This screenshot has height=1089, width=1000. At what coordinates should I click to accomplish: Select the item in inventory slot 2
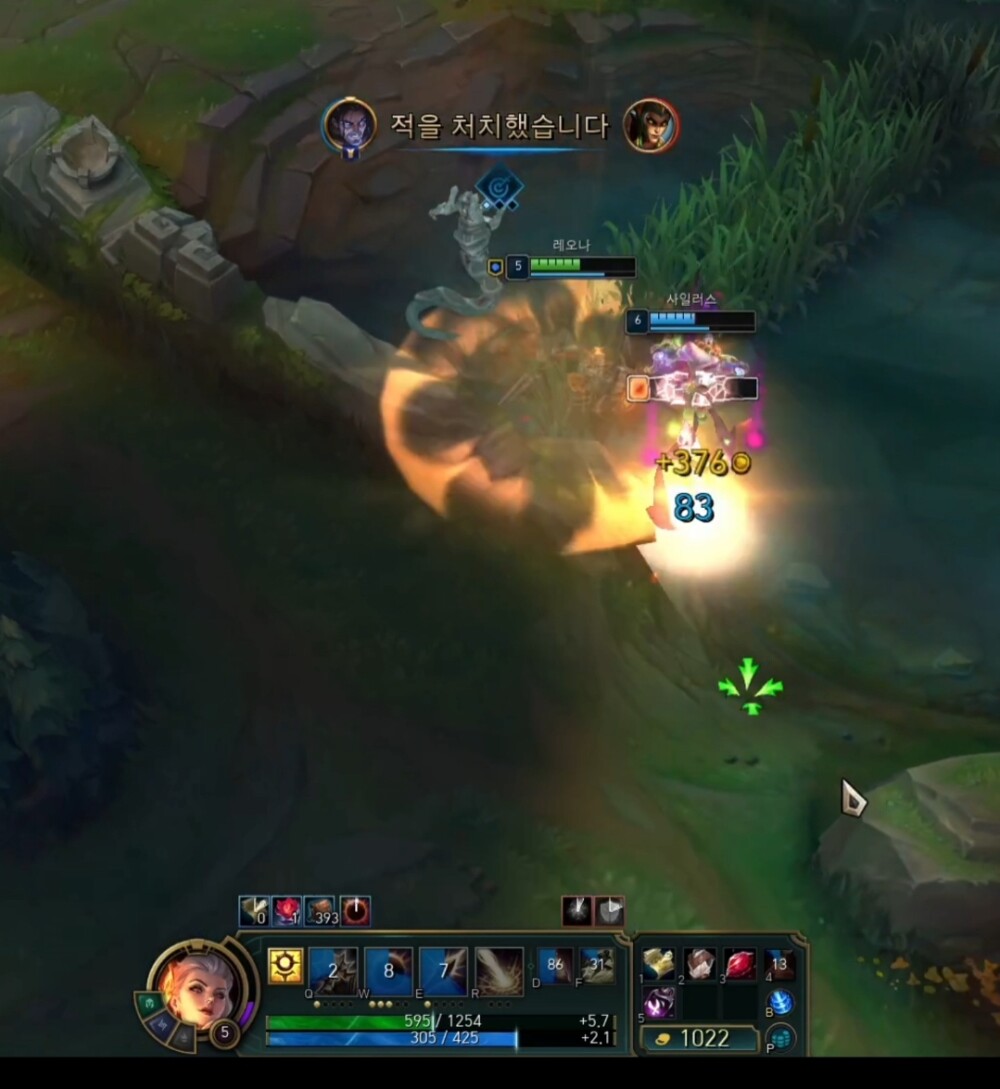pyautogui.click(x=700, y=964)
